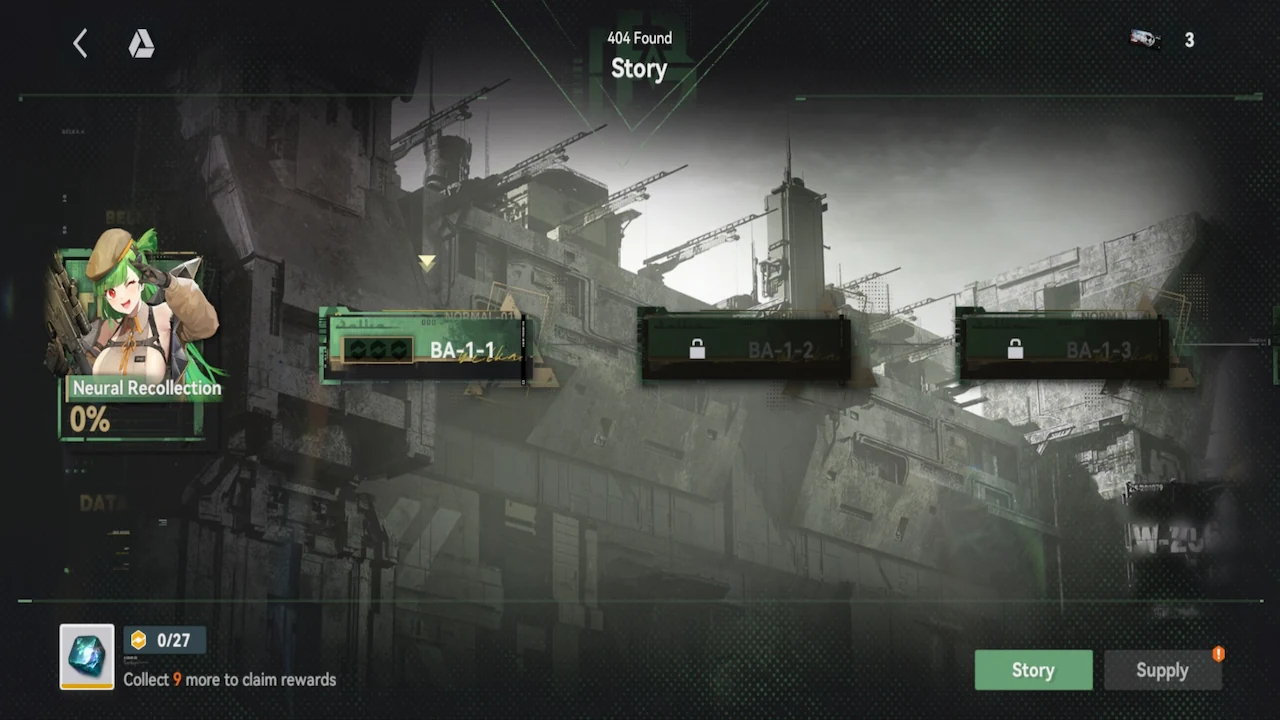Choose locked stage BA-1-2
This screenshot has width=1280, height=720.
(745, 349)
